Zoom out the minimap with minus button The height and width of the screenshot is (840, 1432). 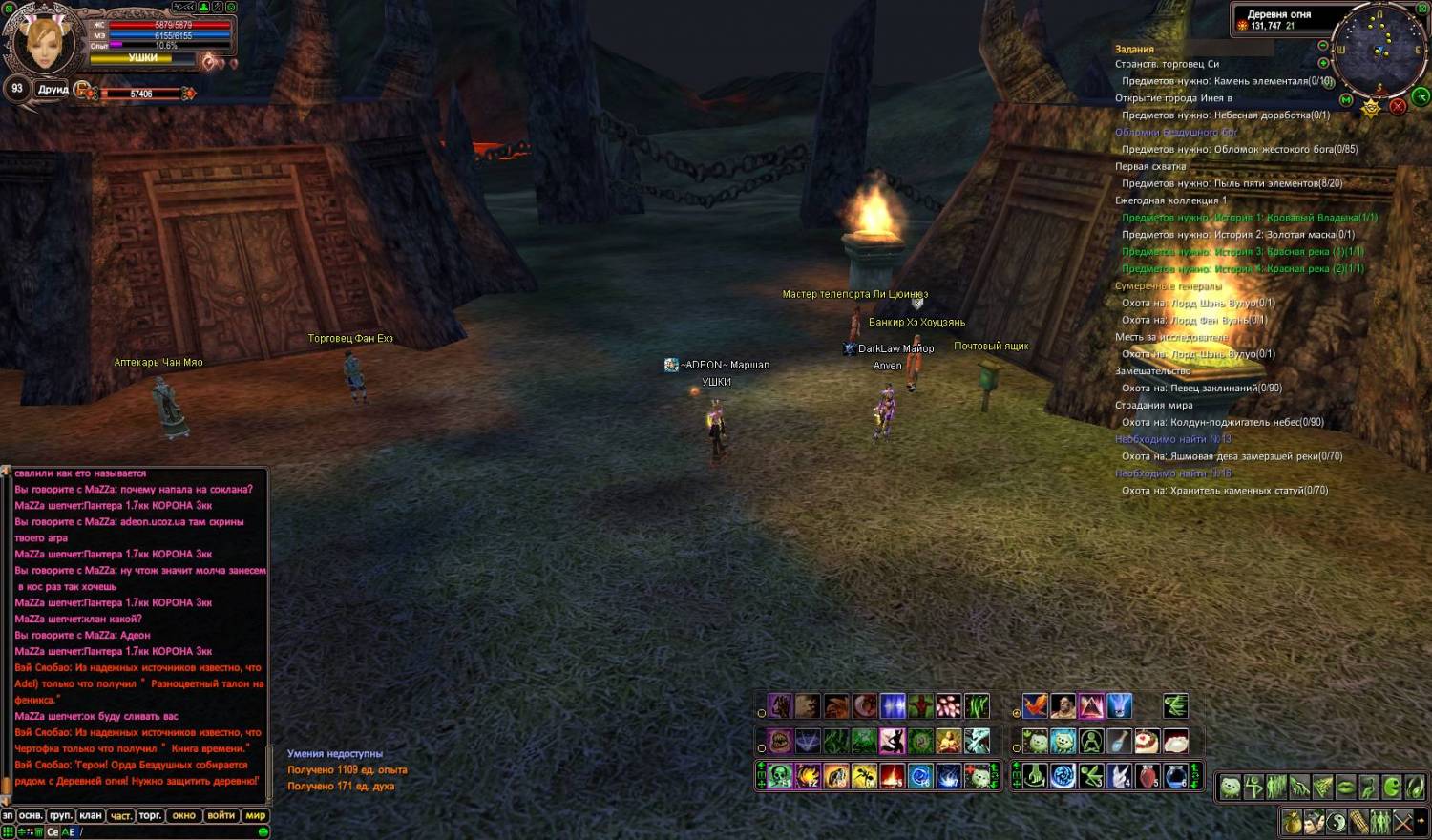(1322, 46)
